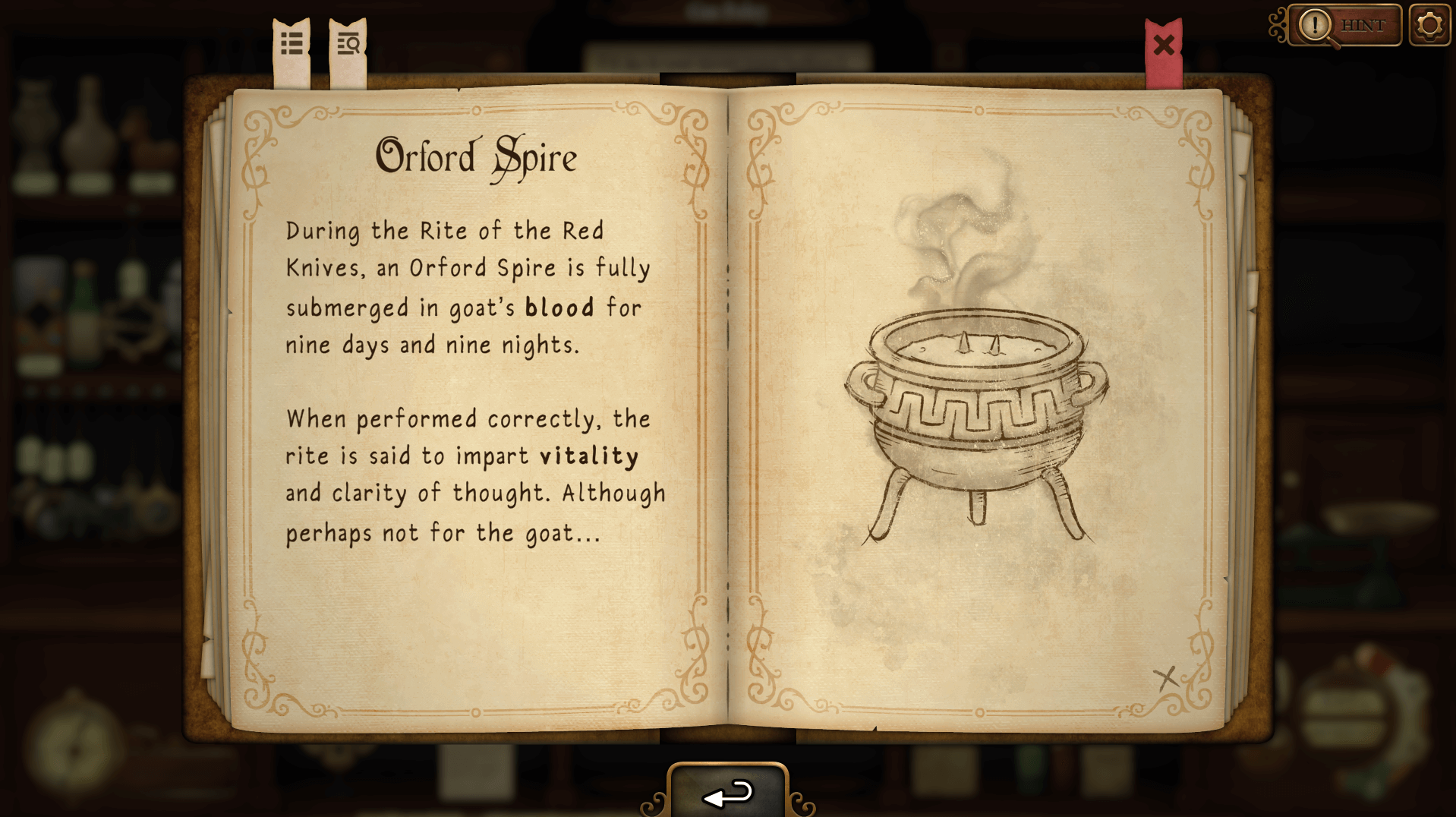
Task: Click the red X bookmark to remove it
Action: 1164,46
